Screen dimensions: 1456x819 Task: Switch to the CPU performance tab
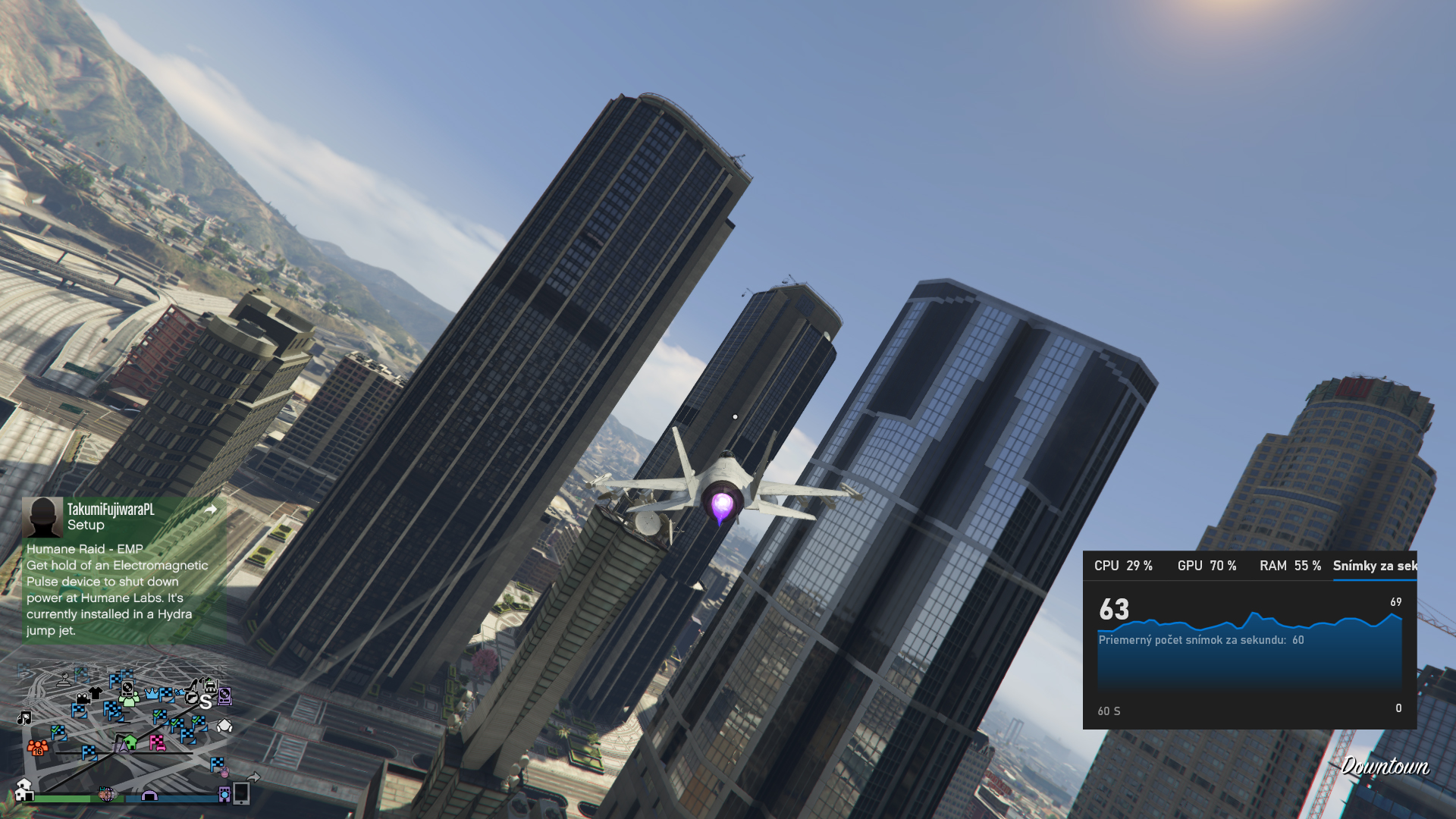click(1123, 566)
